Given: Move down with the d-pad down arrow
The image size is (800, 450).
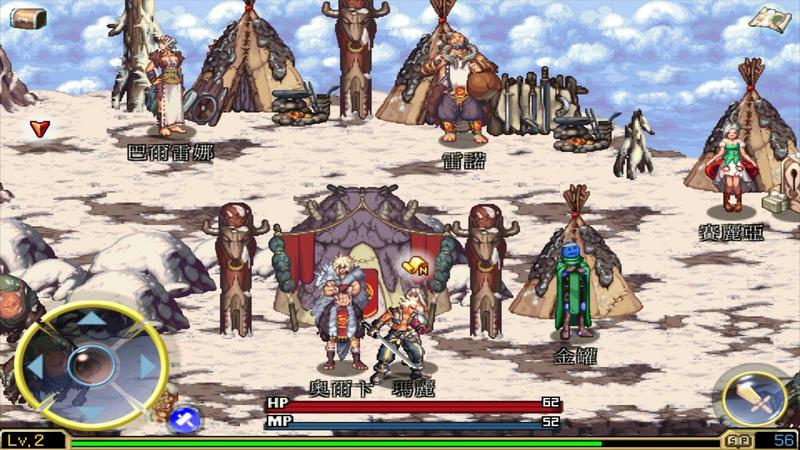Looking at the screenshot, I should (x=92, y=409).
